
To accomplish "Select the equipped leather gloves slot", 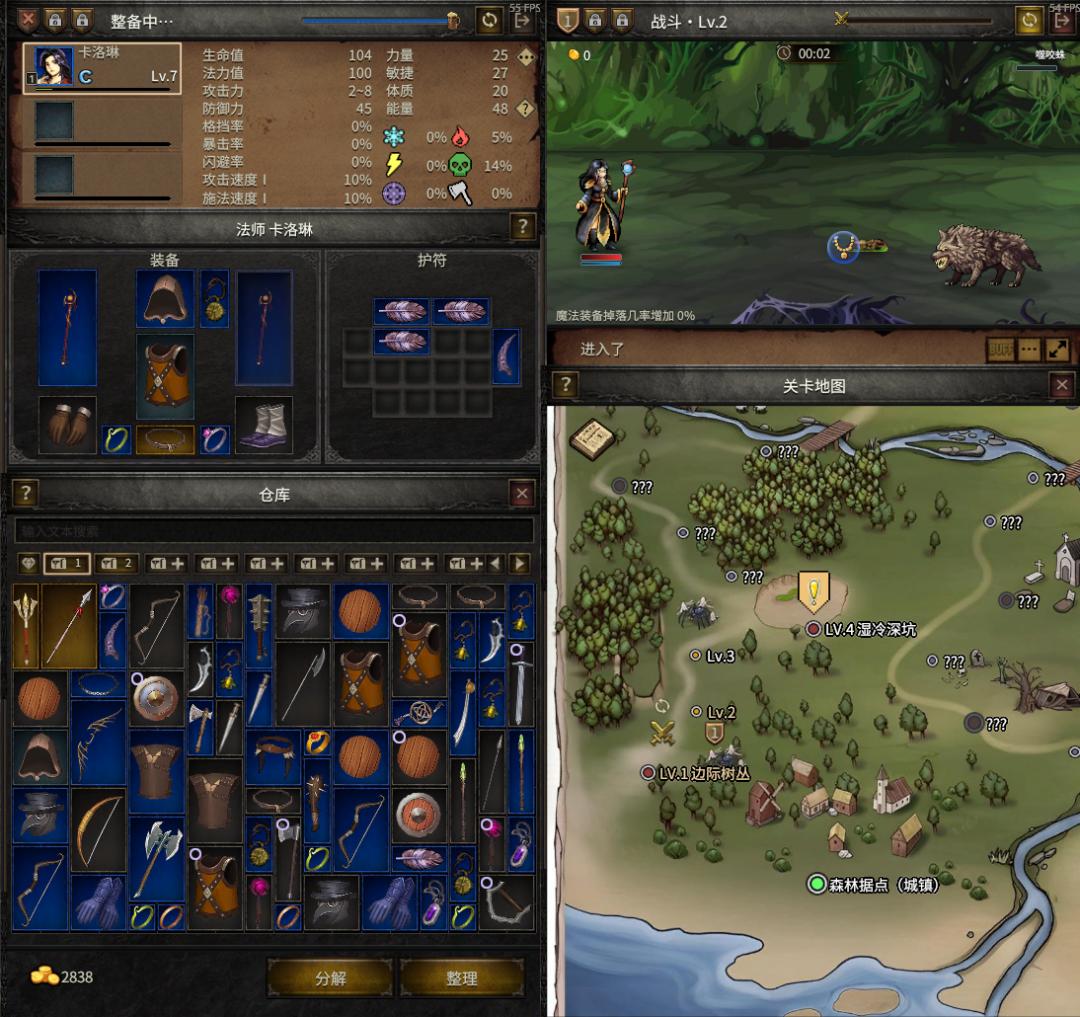I will click(x=67, y=424).
